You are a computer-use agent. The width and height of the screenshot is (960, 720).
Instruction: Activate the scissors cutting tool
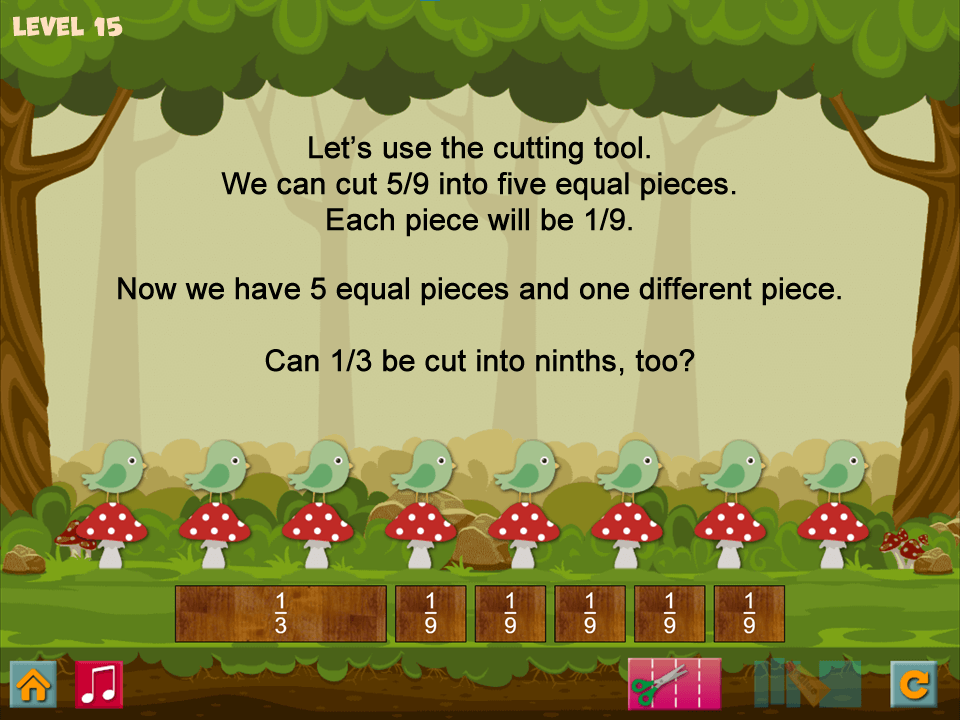(x=674, y=684)
